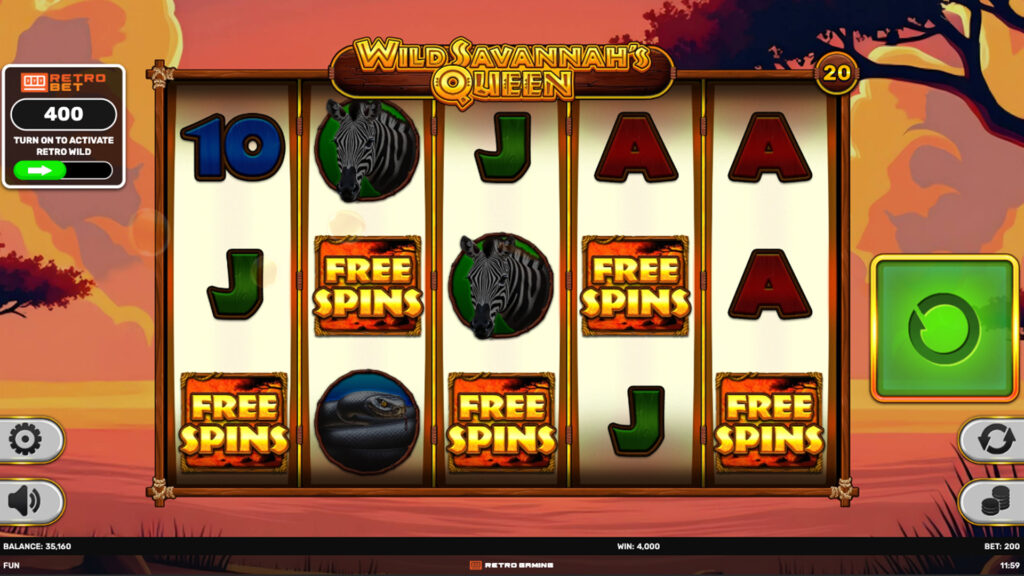
Task: Turn on the Retro Wild toggle
Action: pyautogui.click(x=63, y=170)
